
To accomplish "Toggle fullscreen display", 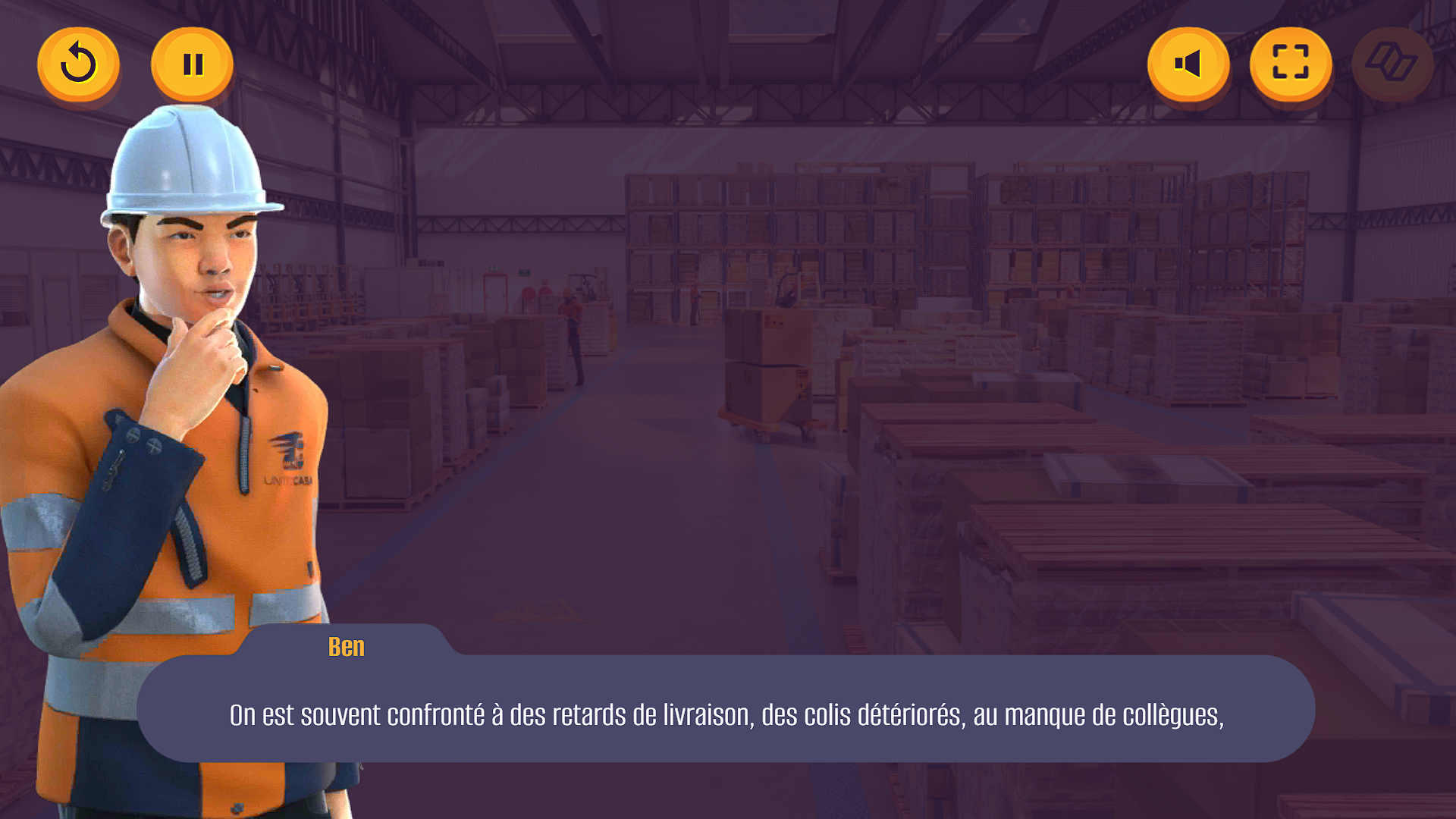I will click(1291, 64).
